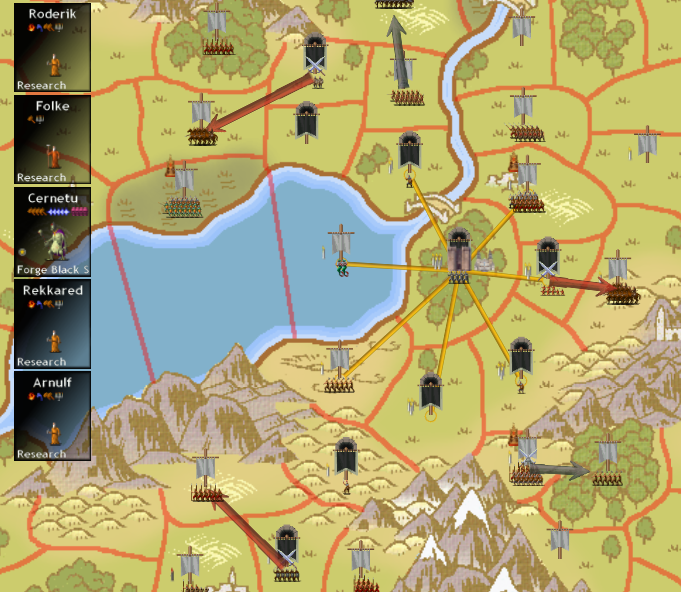Viewport: 681px width, 592px height.
Task: Pick Rekkared from the commander list
Action: click(x=52, y=324)
